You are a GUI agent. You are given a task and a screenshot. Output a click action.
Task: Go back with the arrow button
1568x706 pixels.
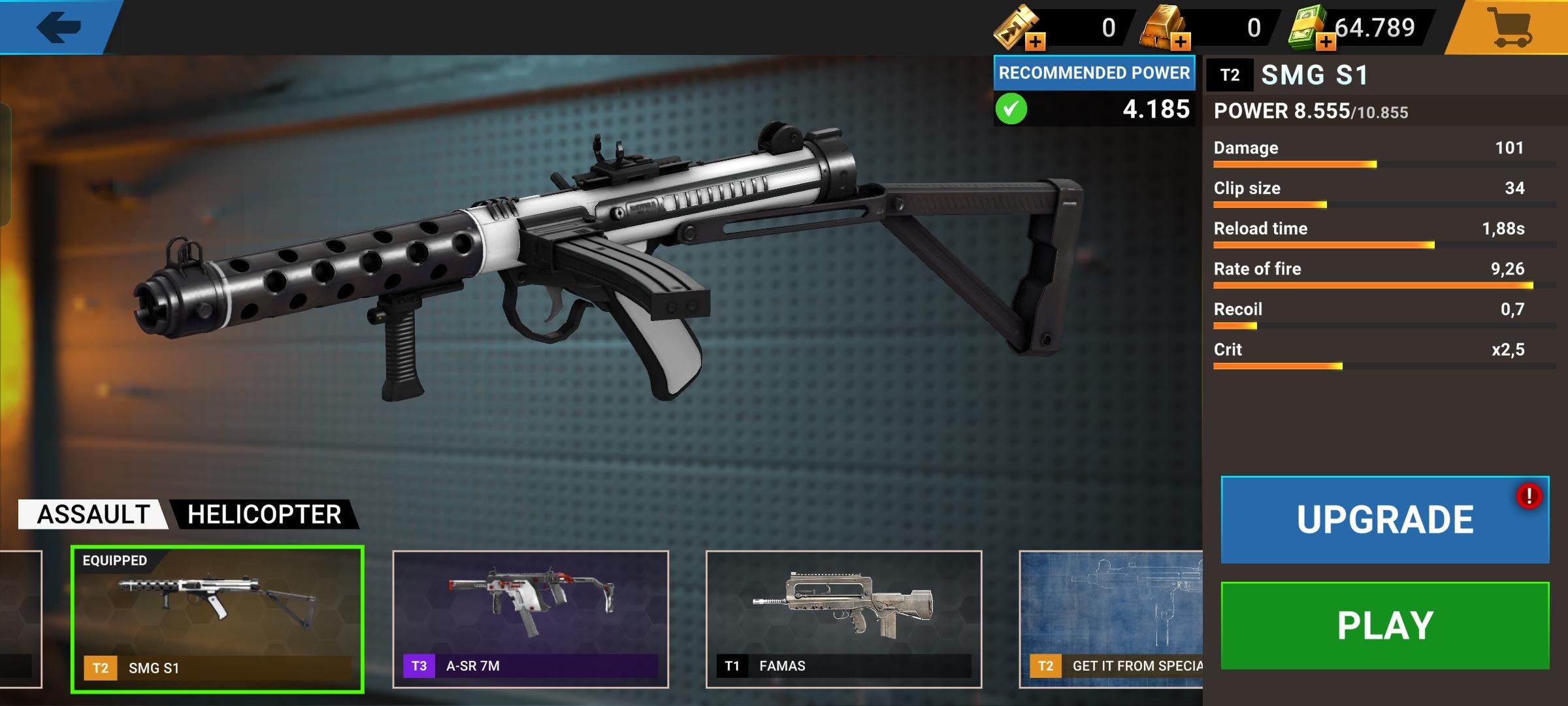click(x=59, y=27)
